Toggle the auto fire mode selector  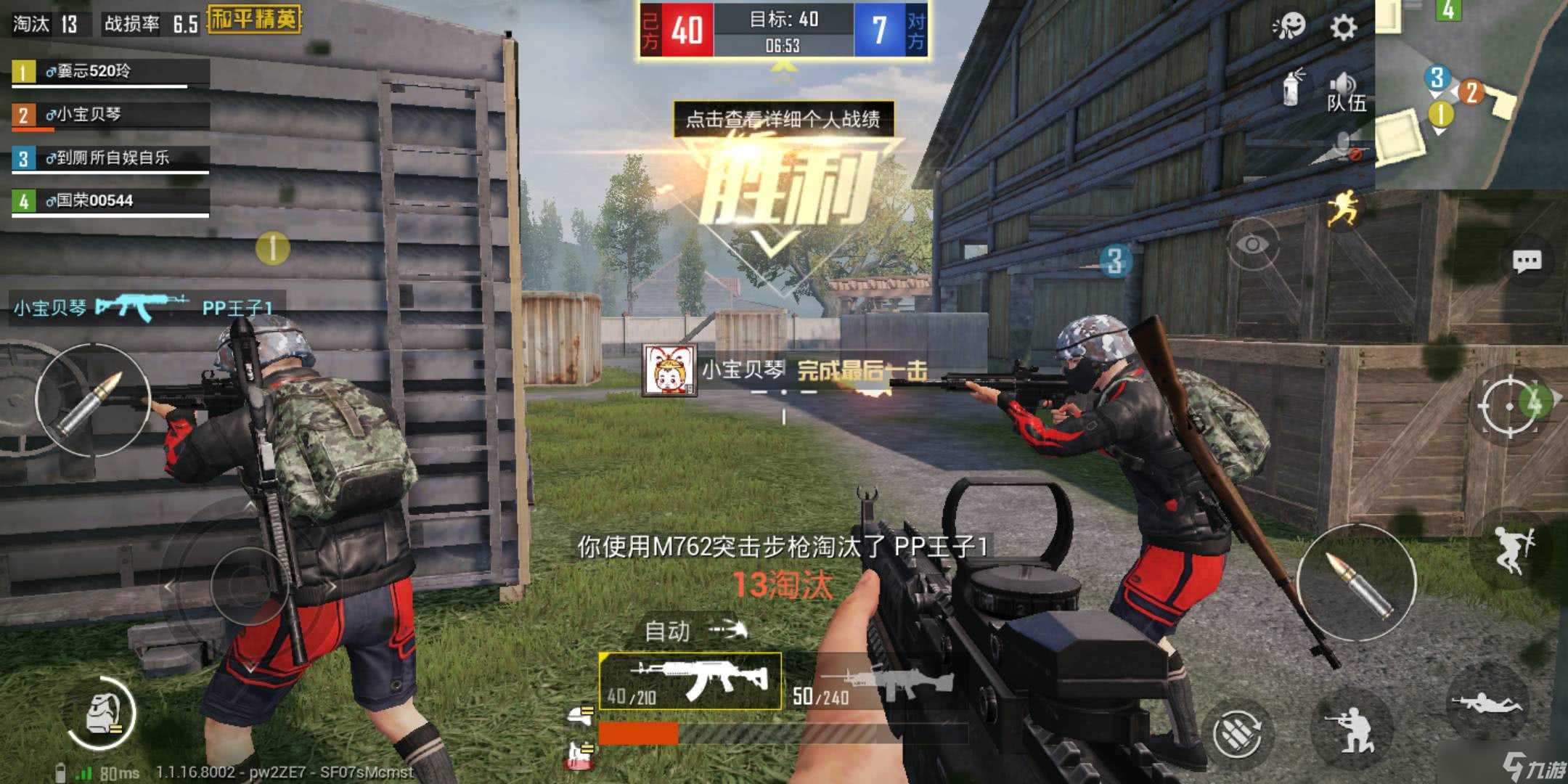(694, 630)
